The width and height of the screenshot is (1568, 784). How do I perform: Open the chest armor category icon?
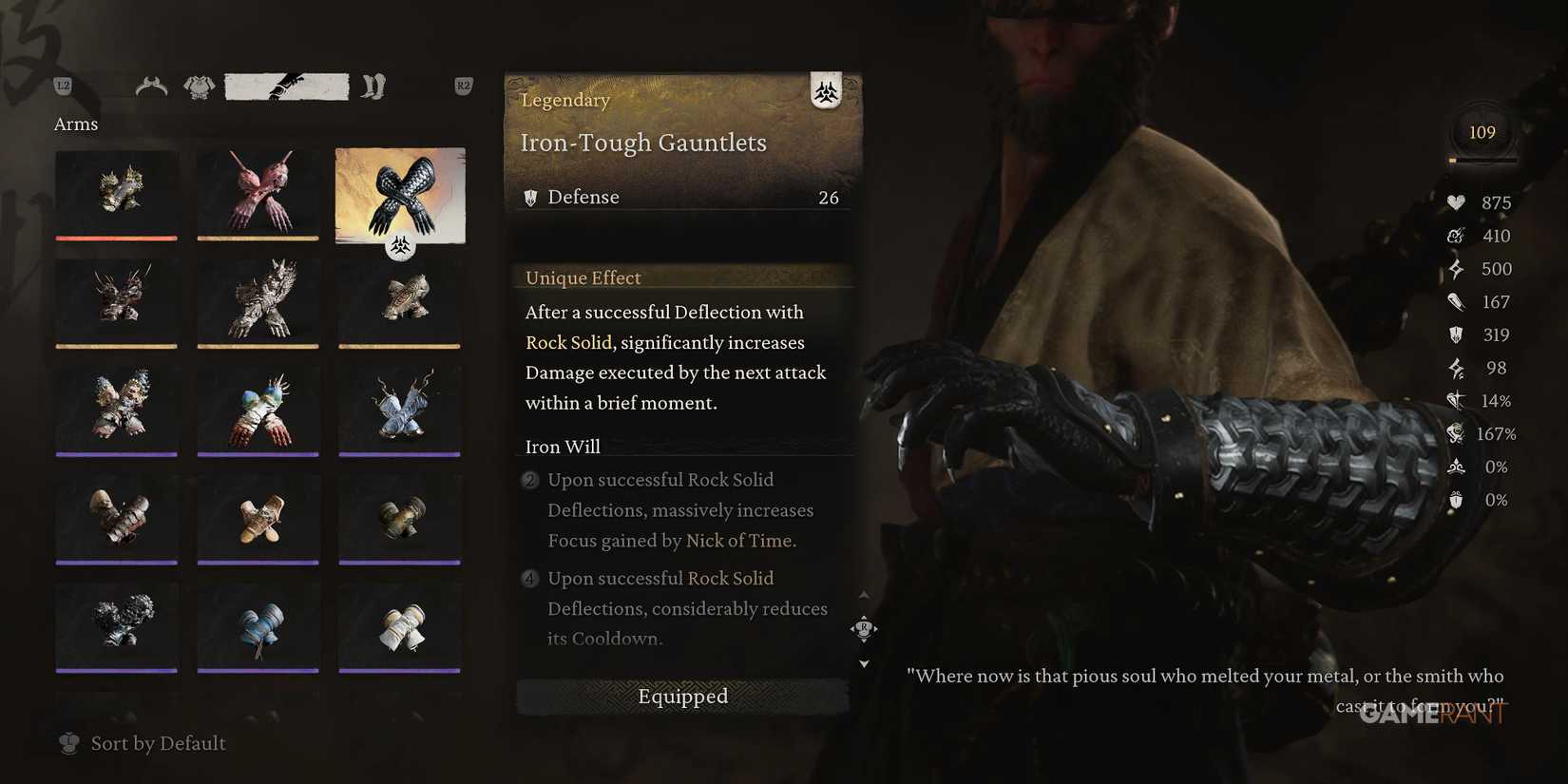pyautogui.click(x=199, y=86)
